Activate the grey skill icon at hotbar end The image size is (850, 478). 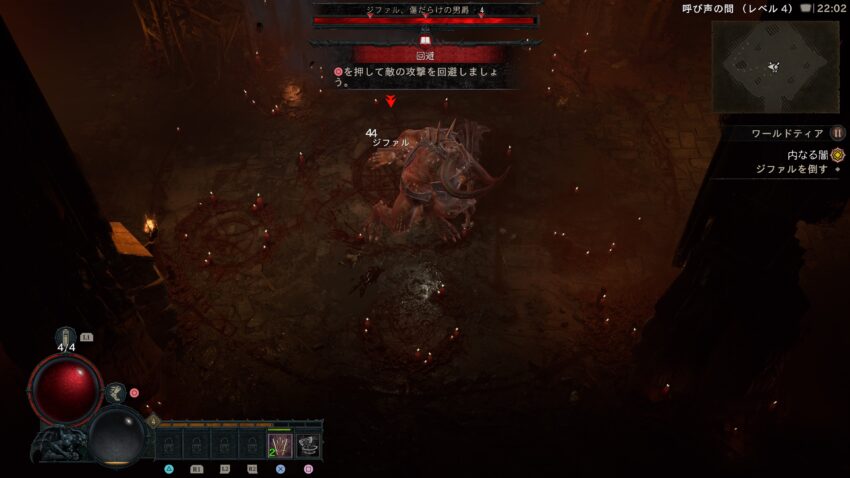308,446
